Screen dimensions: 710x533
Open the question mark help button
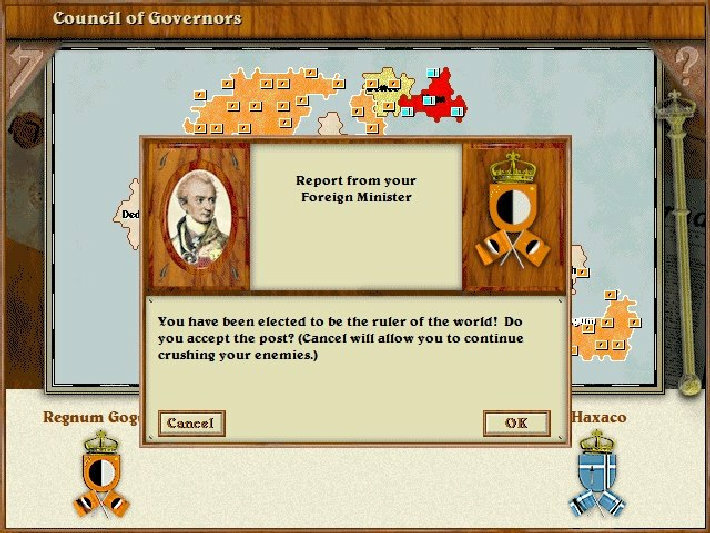coord(685,66)
